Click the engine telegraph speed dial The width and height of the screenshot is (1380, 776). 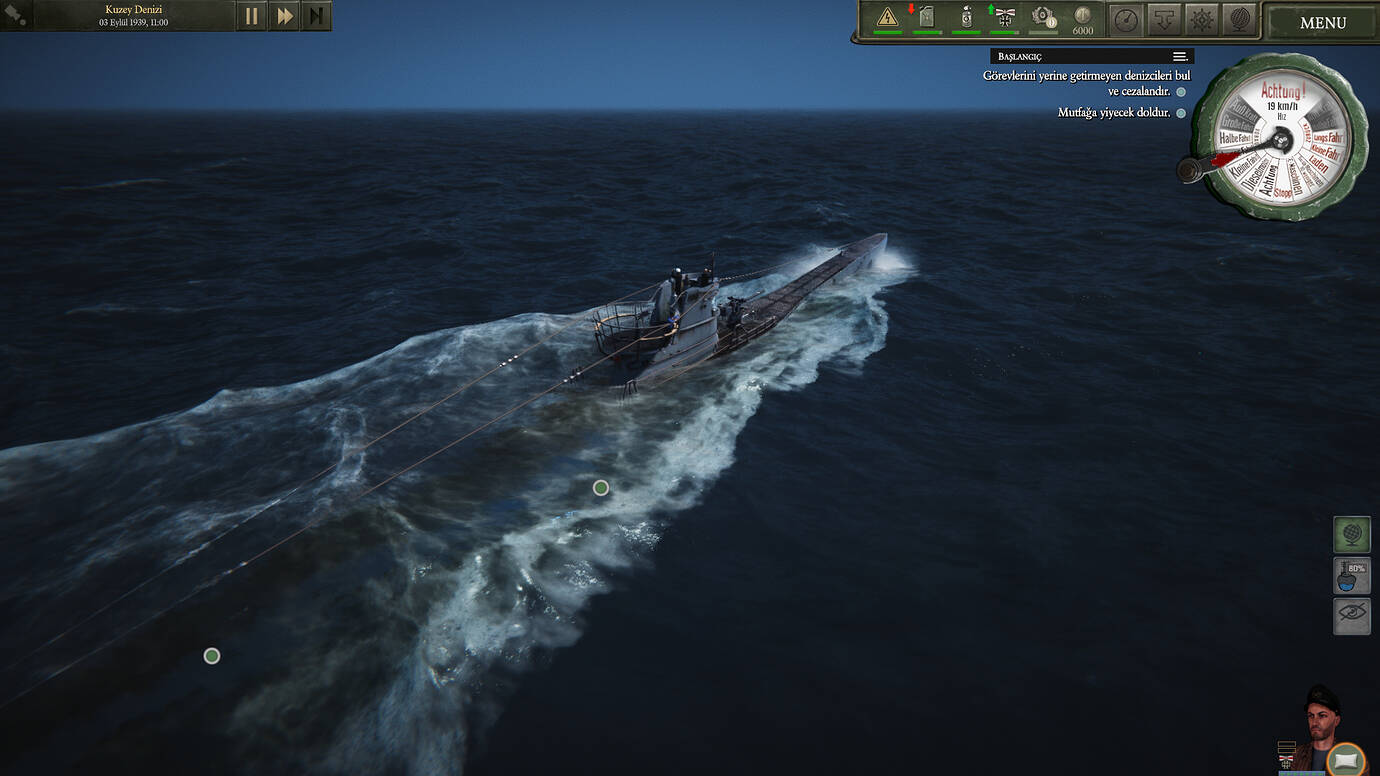1281,137
